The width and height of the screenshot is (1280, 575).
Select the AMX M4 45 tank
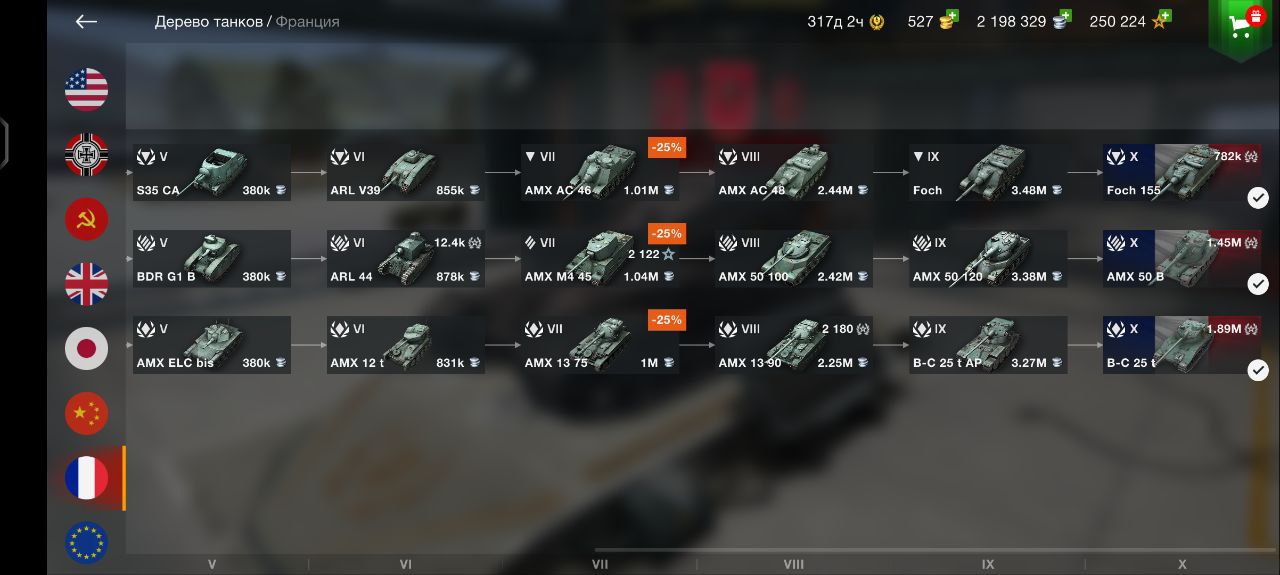click(x=600, y=258)
